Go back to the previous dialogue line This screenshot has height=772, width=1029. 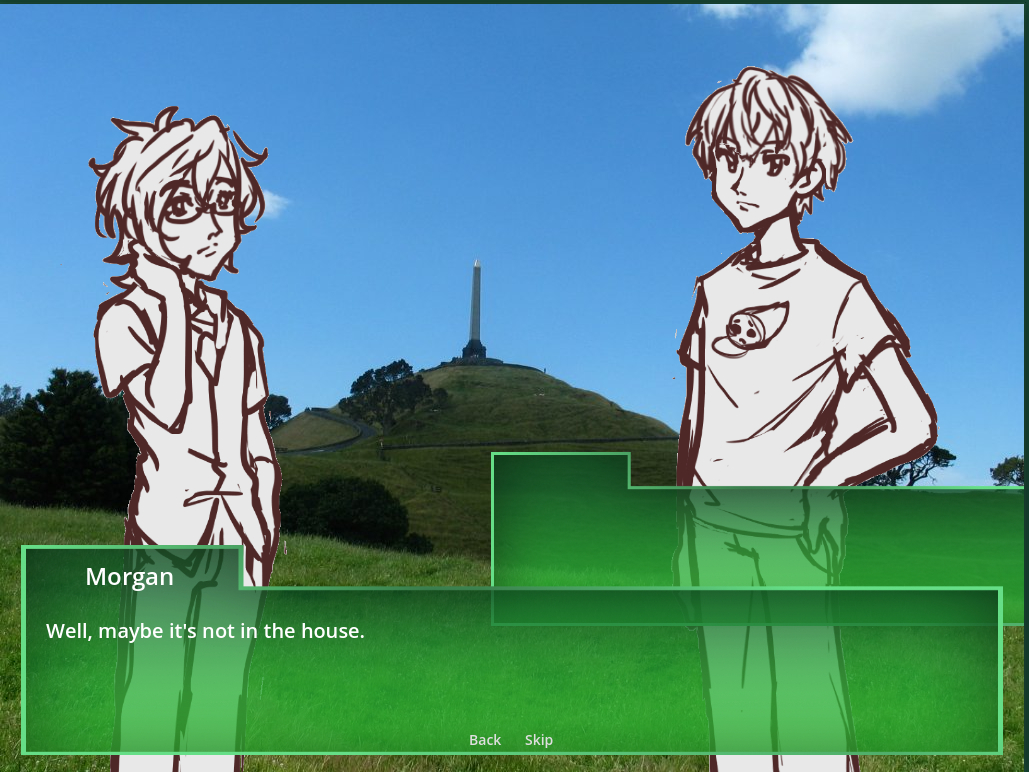coord(485,740)
